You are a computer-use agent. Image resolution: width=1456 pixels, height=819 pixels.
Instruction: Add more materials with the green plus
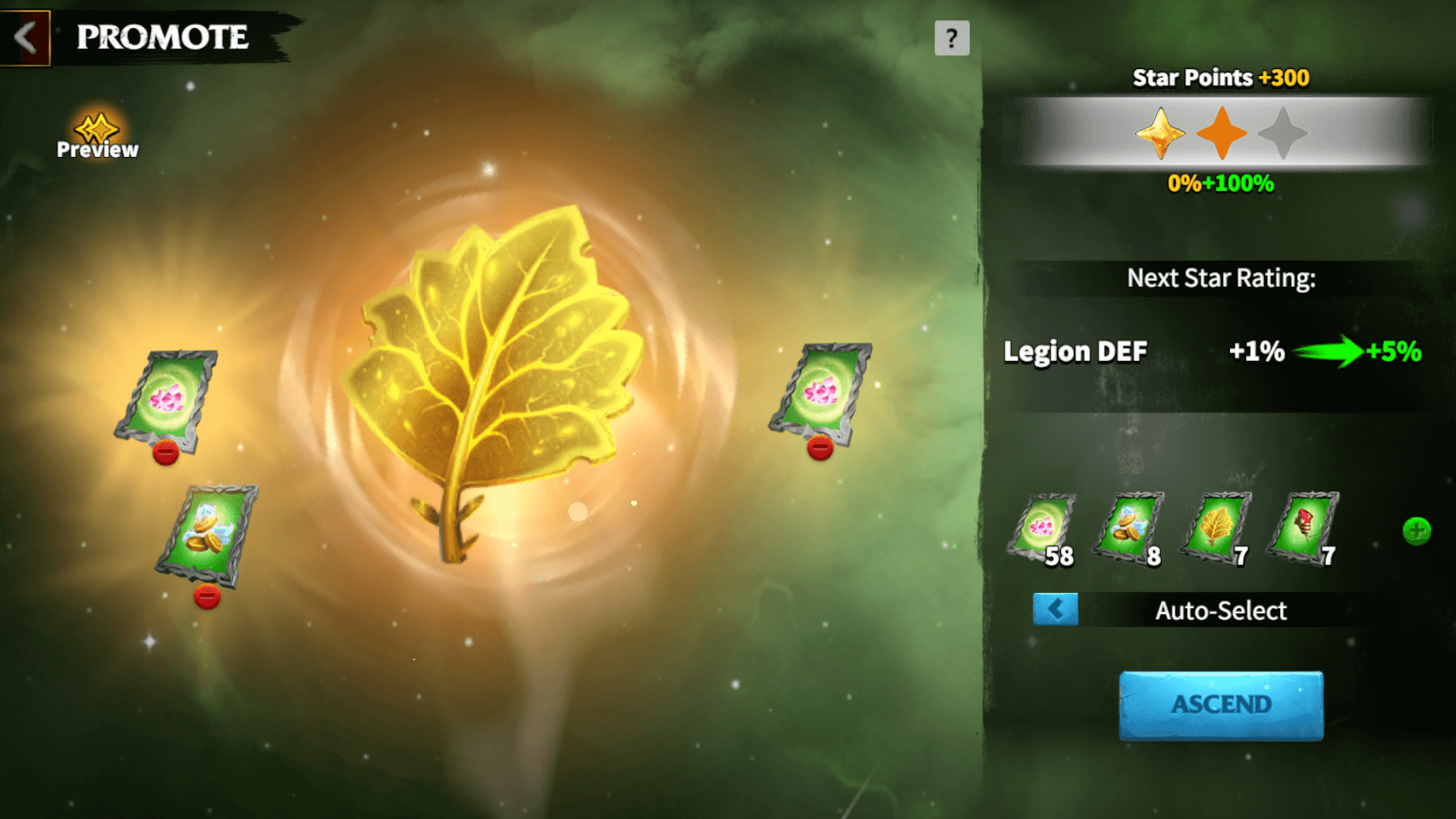[x=1416, y=531]
